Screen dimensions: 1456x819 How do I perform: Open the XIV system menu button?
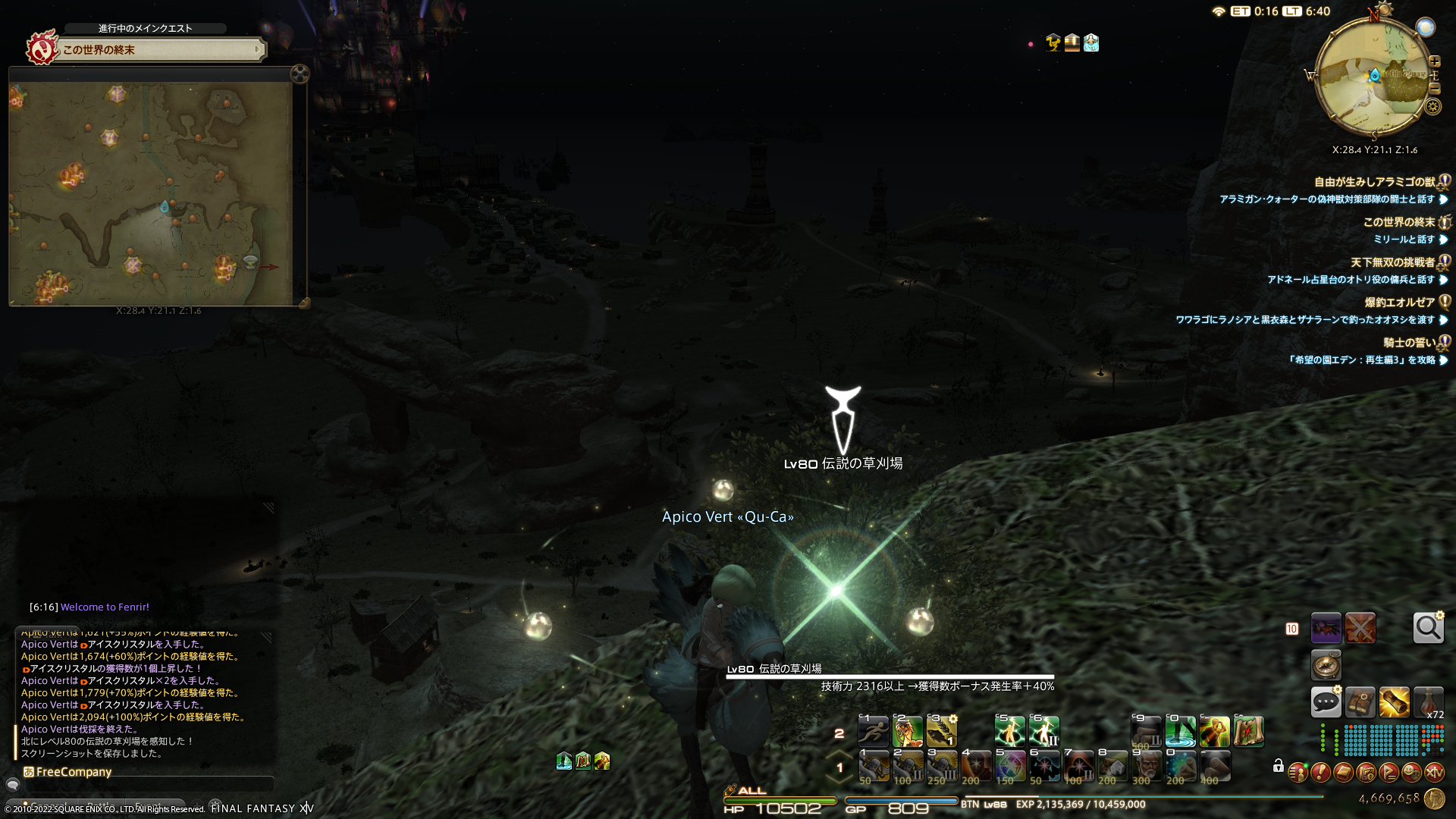point(1434,773)
